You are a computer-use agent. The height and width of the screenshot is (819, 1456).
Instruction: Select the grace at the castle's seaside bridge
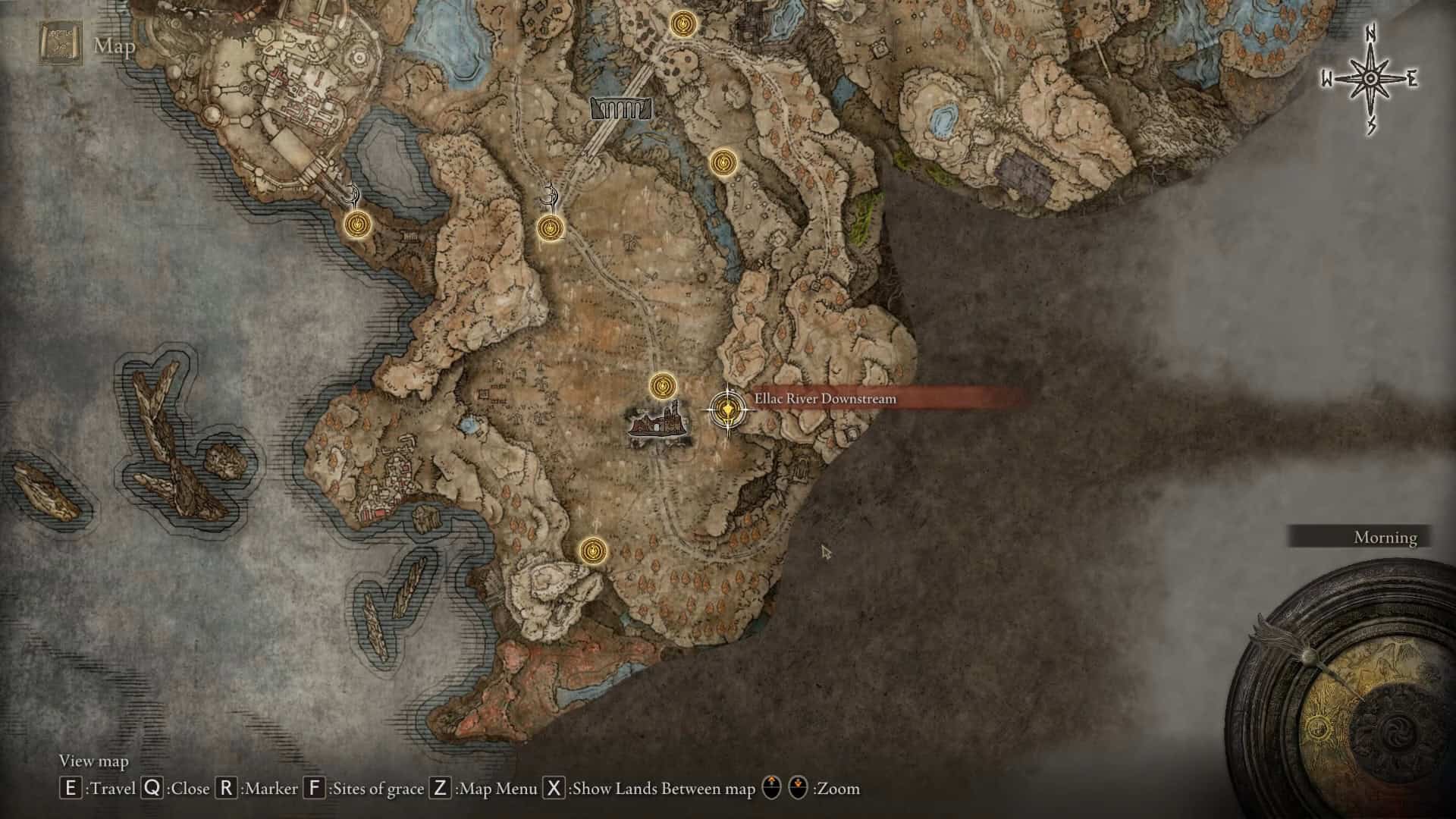357,224
